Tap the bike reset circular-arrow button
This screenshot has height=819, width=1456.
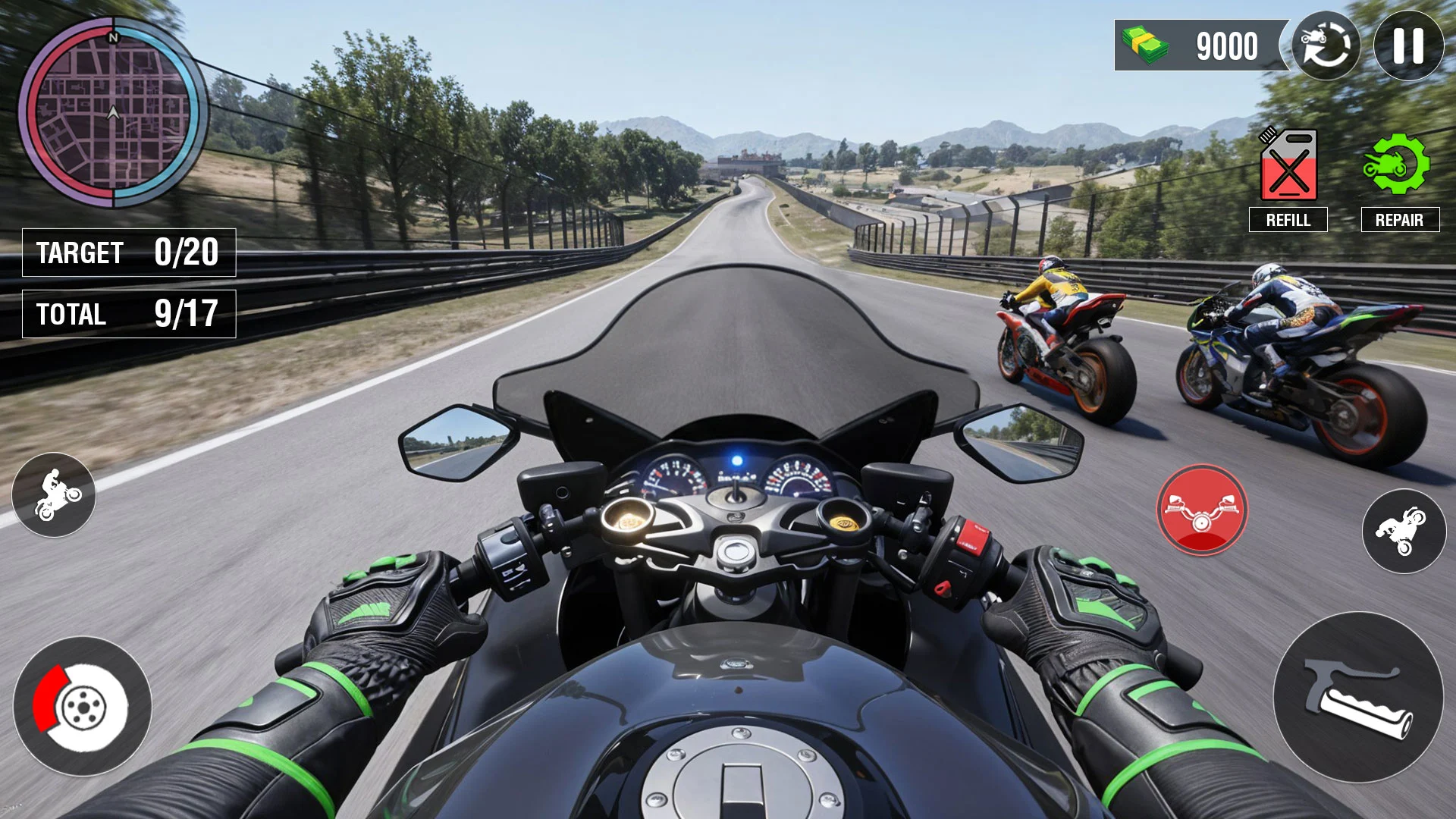pyautogui.click(x=1326, y=45)
